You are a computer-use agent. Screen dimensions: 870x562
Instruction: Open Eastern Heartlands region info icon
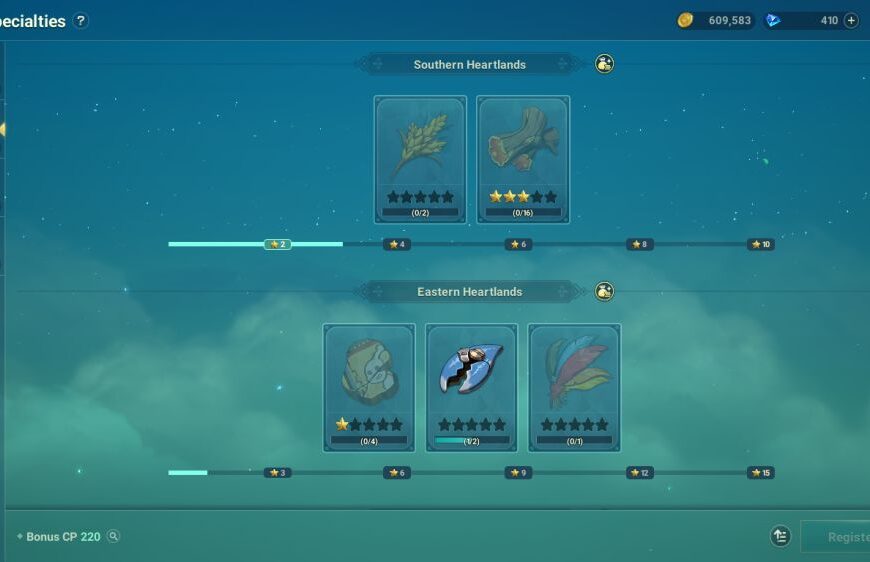point(604,292)
